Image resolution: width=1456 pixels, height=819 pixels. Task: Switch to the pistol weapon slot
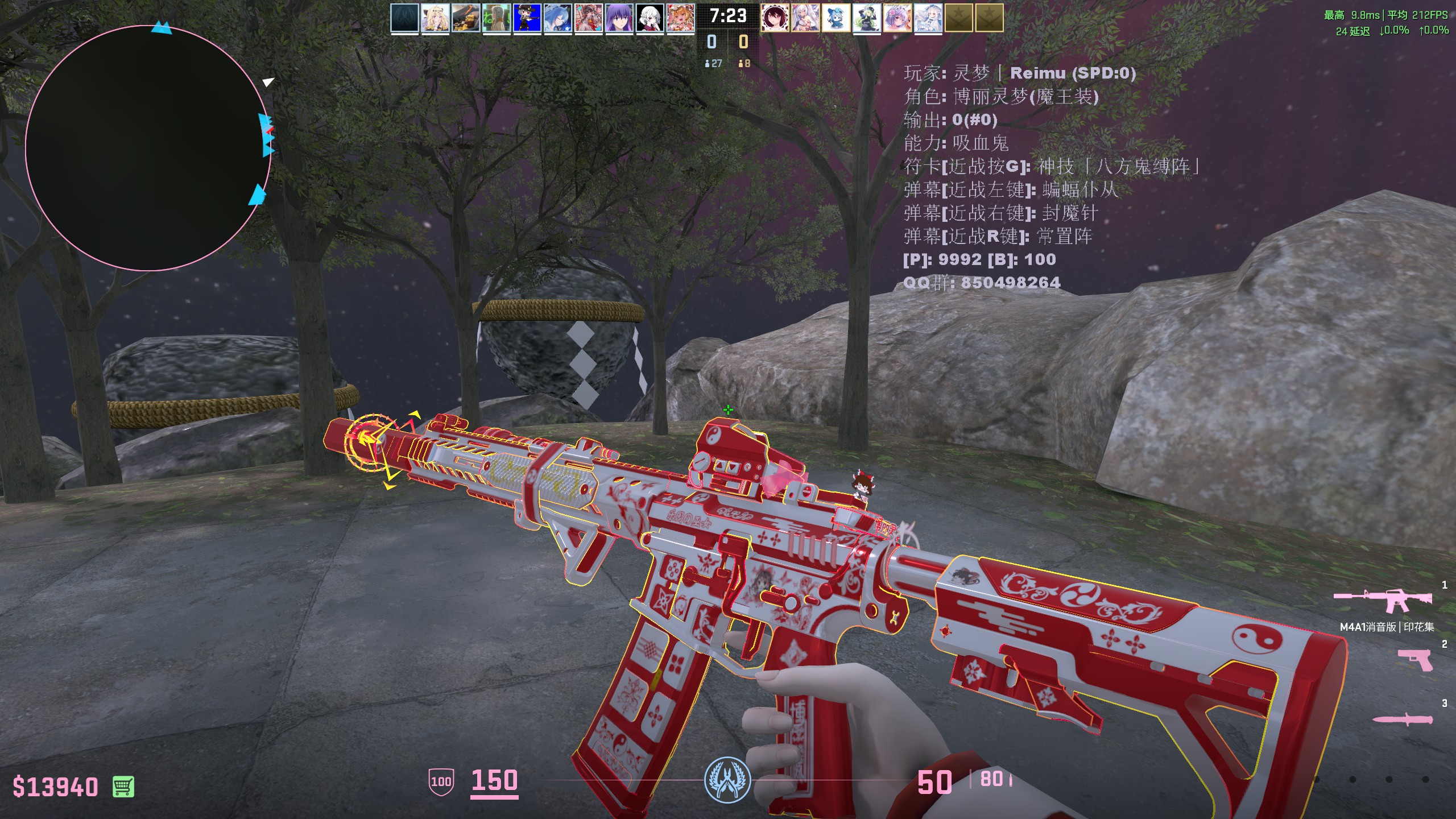point(1415,660)
